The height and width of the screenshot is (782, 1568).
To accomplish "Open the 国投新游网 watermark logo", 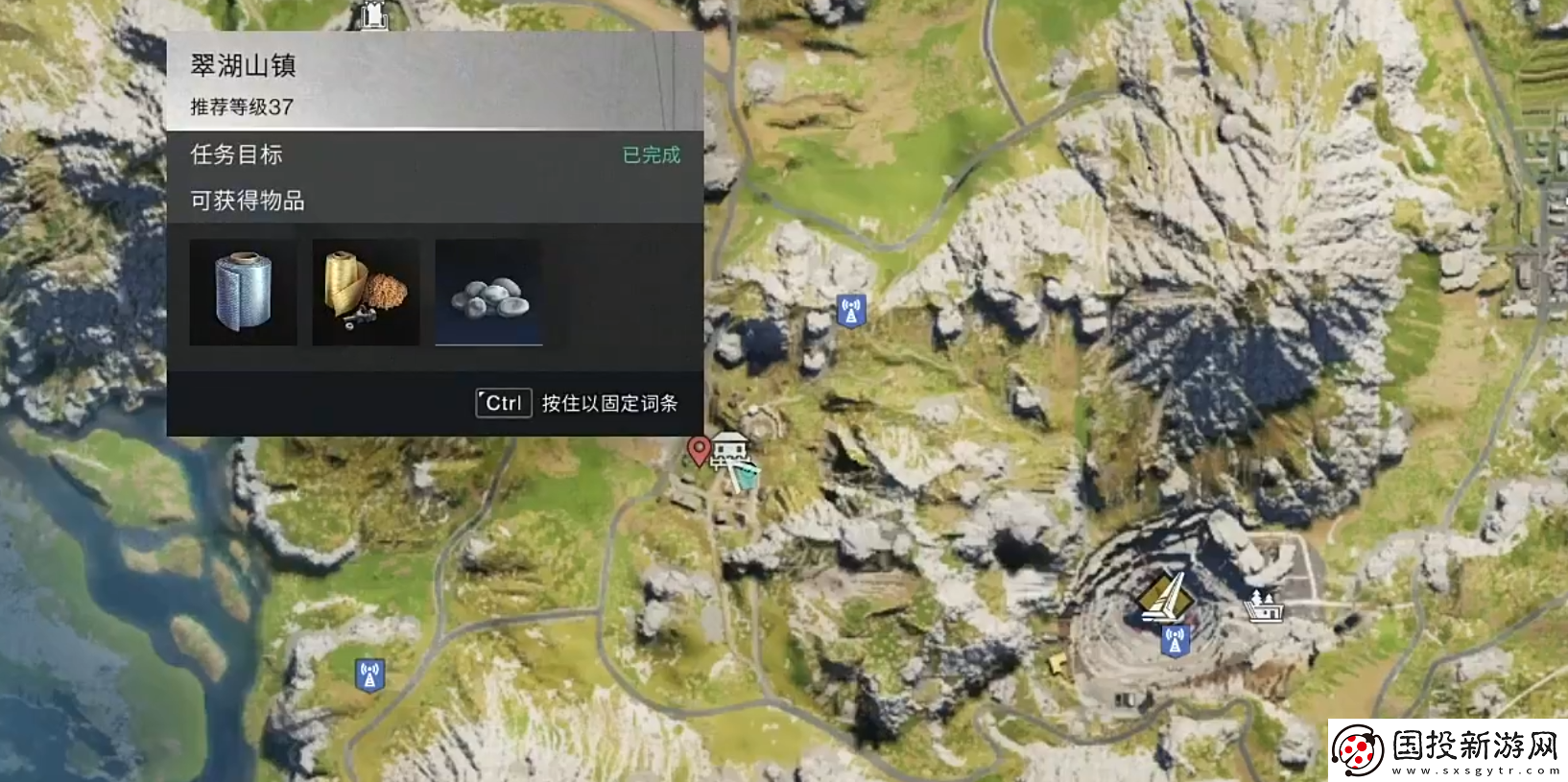I will click(1447, 749).
